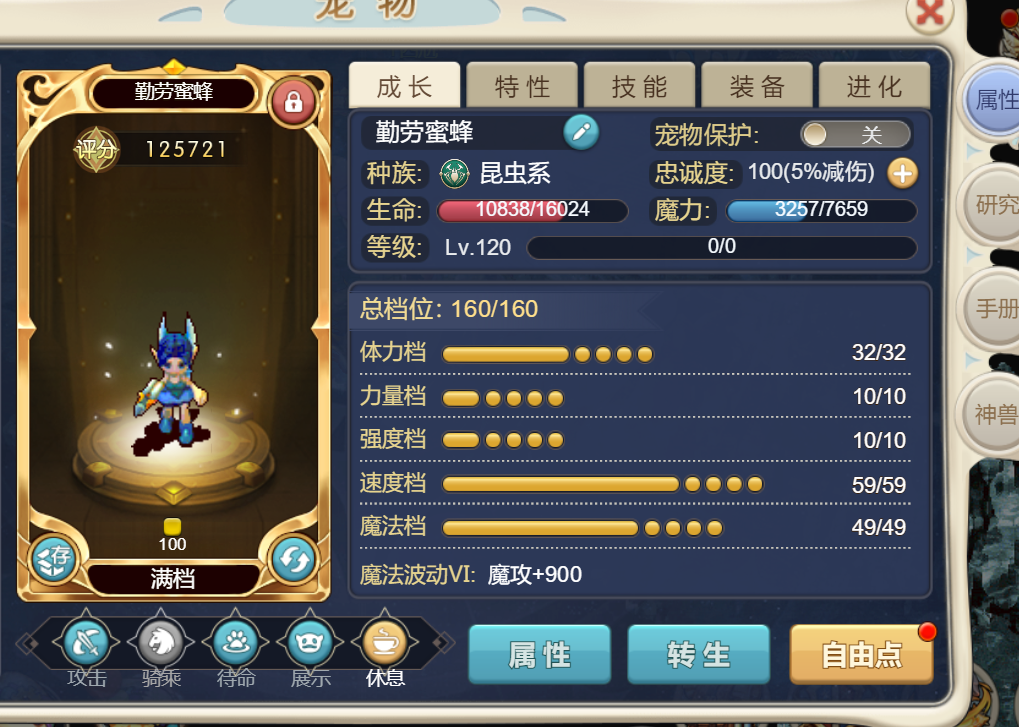
Task: Click the swap arrows icon on pet card
Action: [x=293, y=560]
